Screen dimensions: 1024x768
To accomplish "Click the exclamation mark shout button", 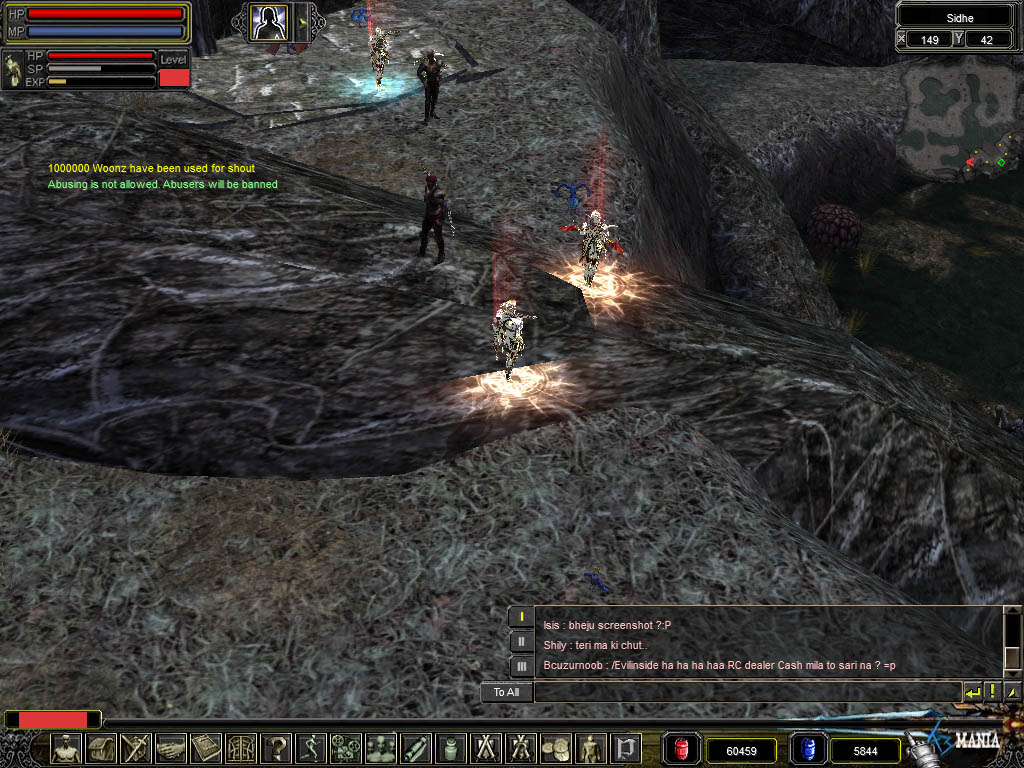I will [x=992, y=692].
